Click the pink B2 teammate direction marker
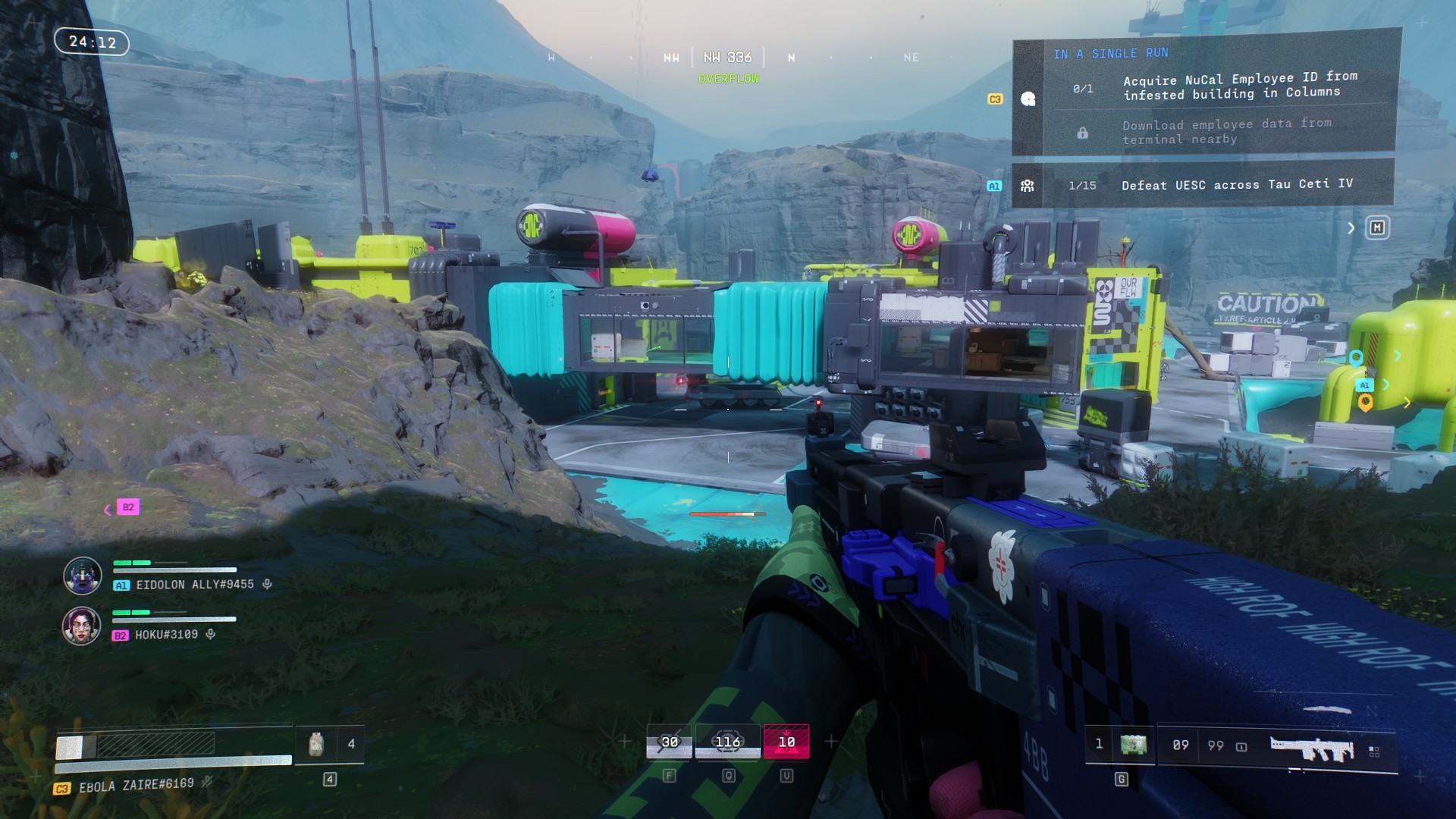Viewport: 1456px width, 819px height. coord(127,507)
